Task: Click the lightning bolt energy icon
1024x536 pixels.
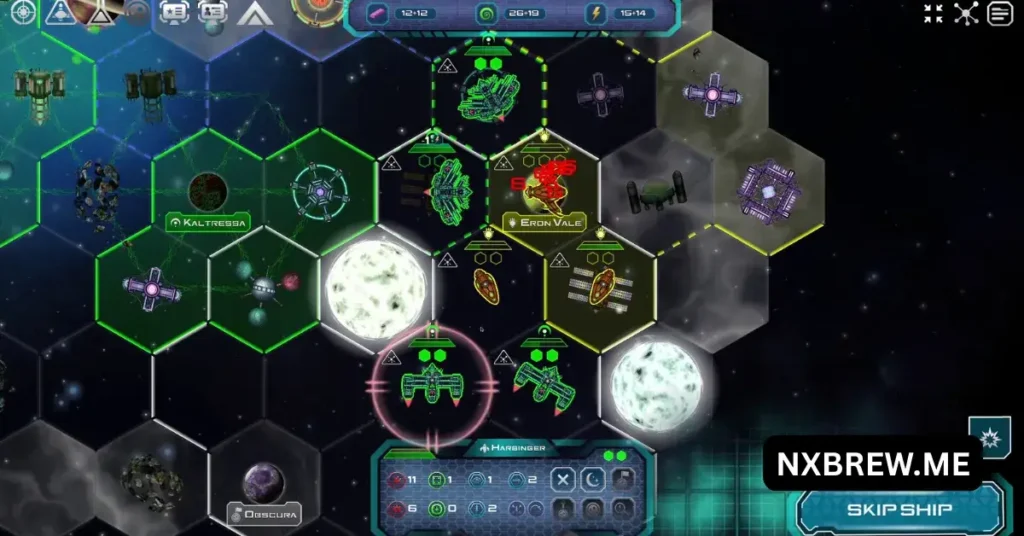Action: coord(597,14)
